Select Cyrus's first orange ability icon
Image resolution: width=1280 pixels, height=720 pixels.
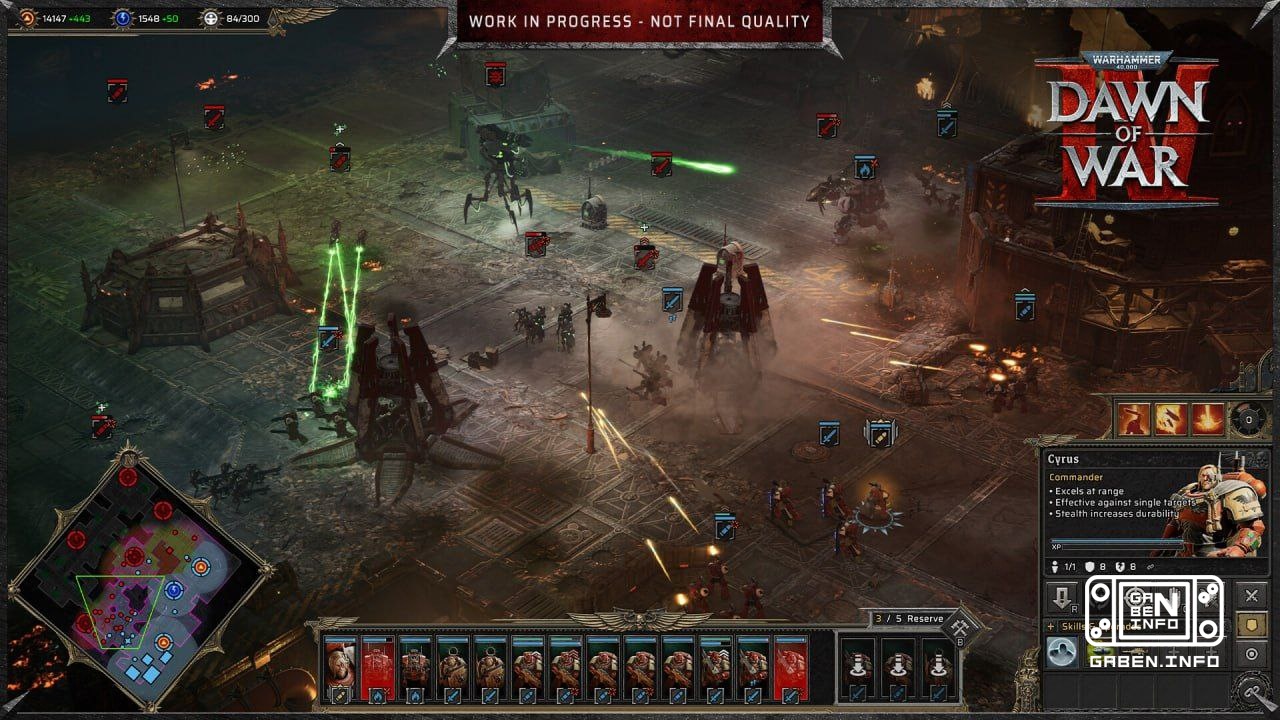1132,420
